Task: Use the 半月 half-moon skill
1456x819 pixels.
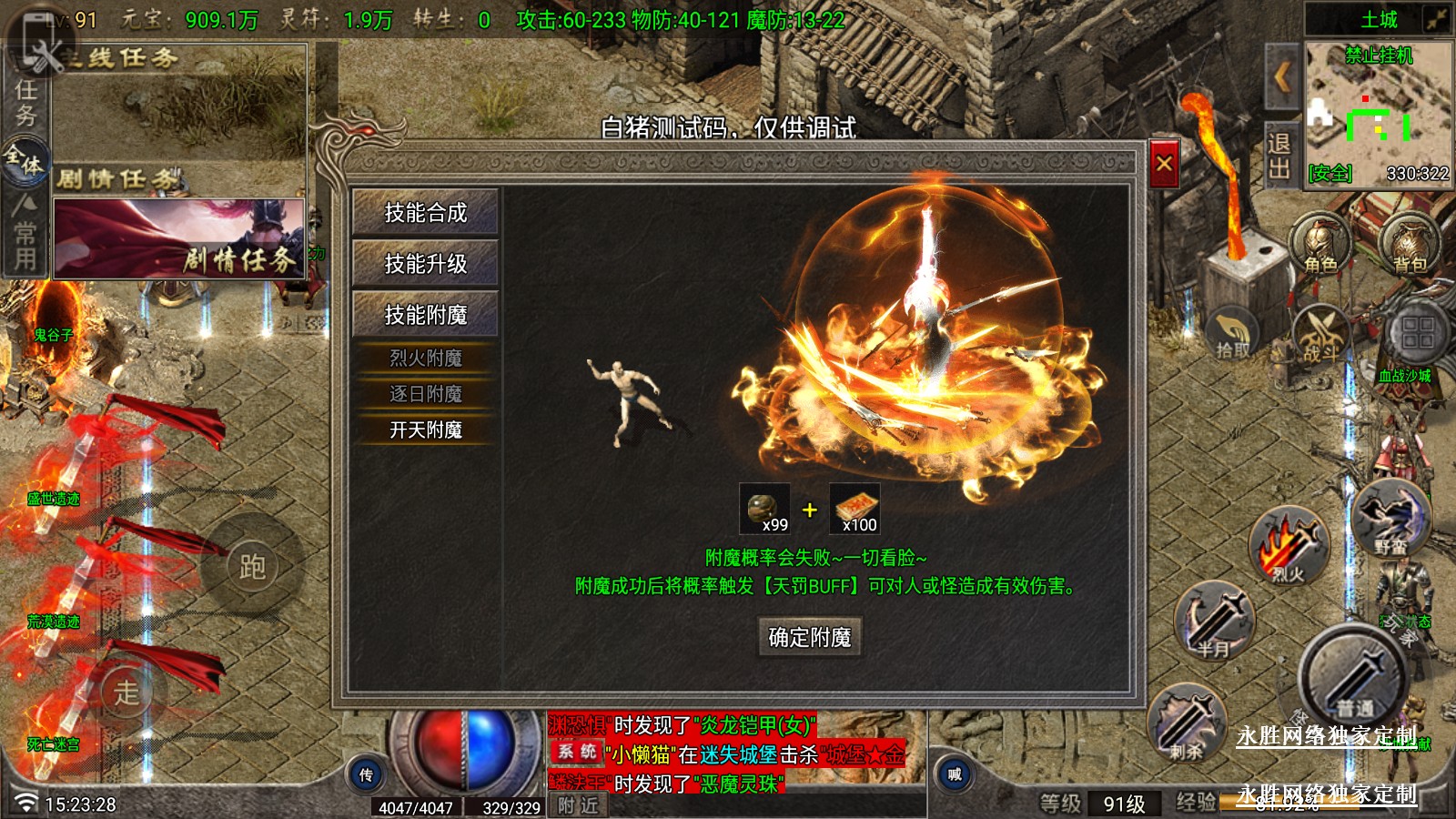Action: click(x=1214, y=622)
